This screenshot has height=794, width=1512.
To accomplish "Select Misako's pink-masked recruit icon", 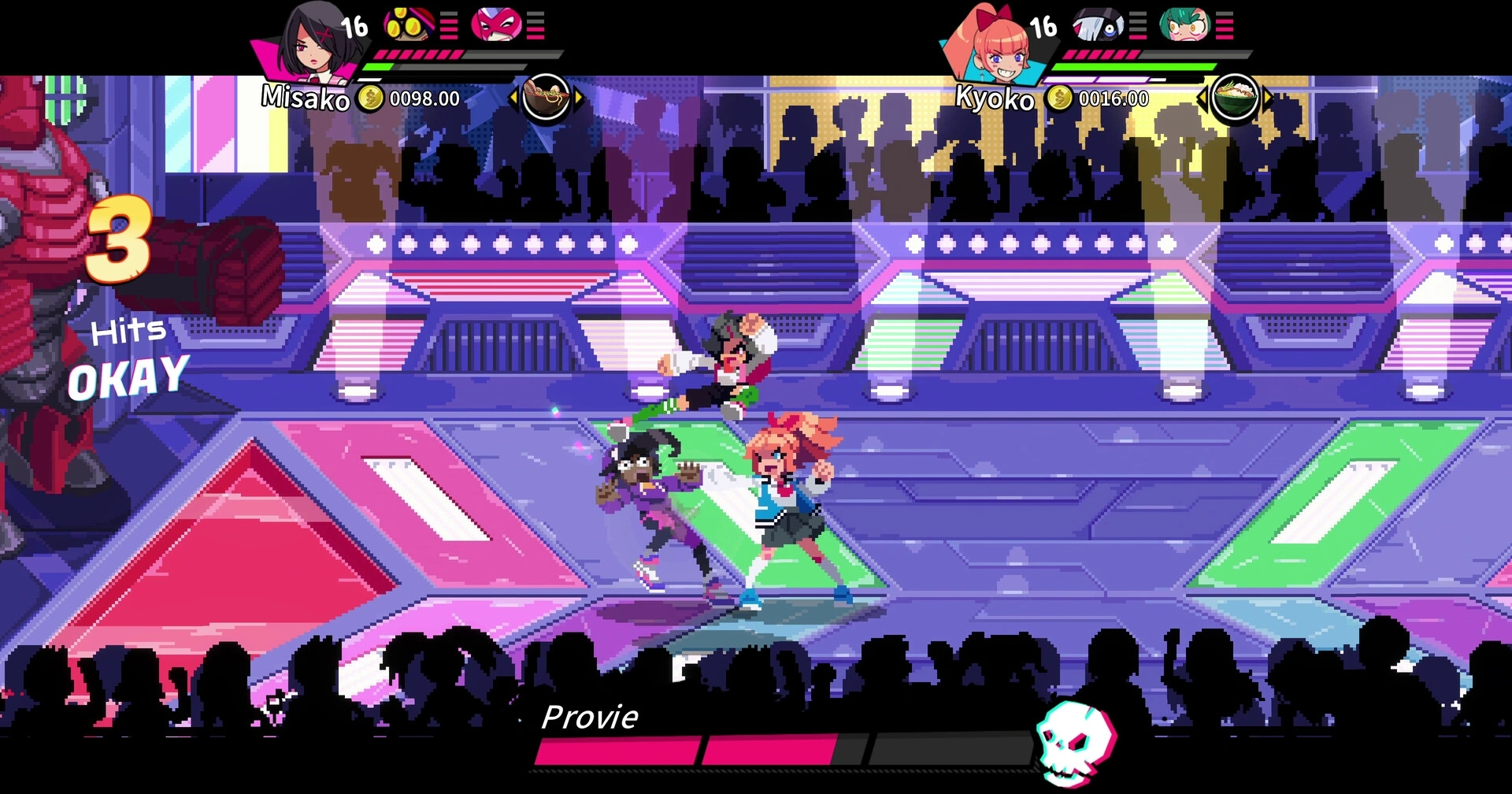I will (496, 25).
